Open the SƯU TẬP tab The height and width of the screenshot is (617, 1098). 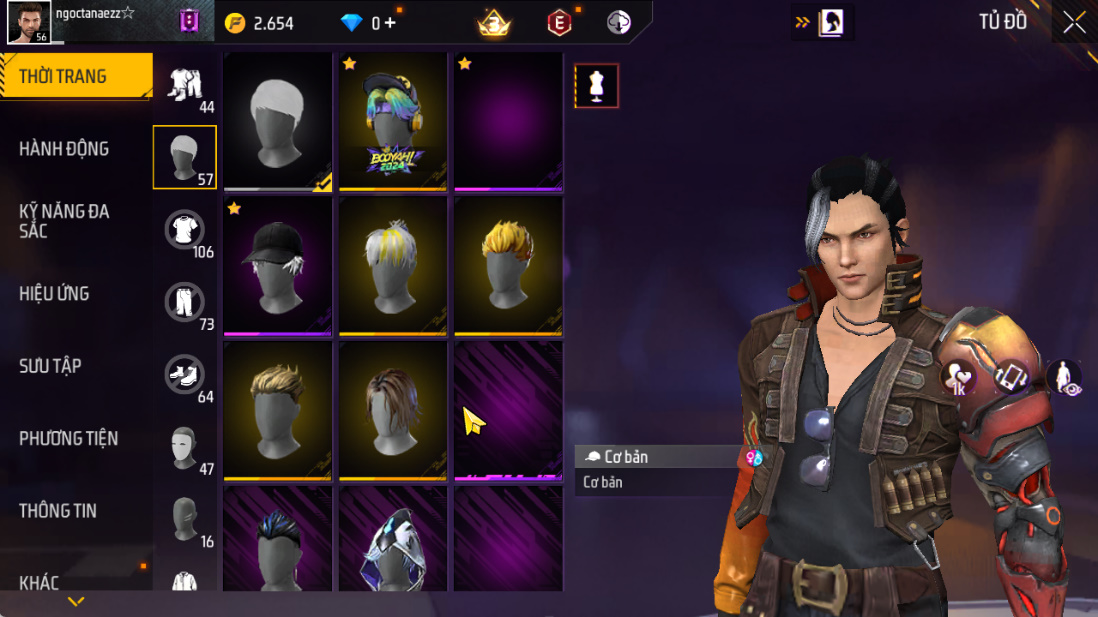[x=50, y=366]
